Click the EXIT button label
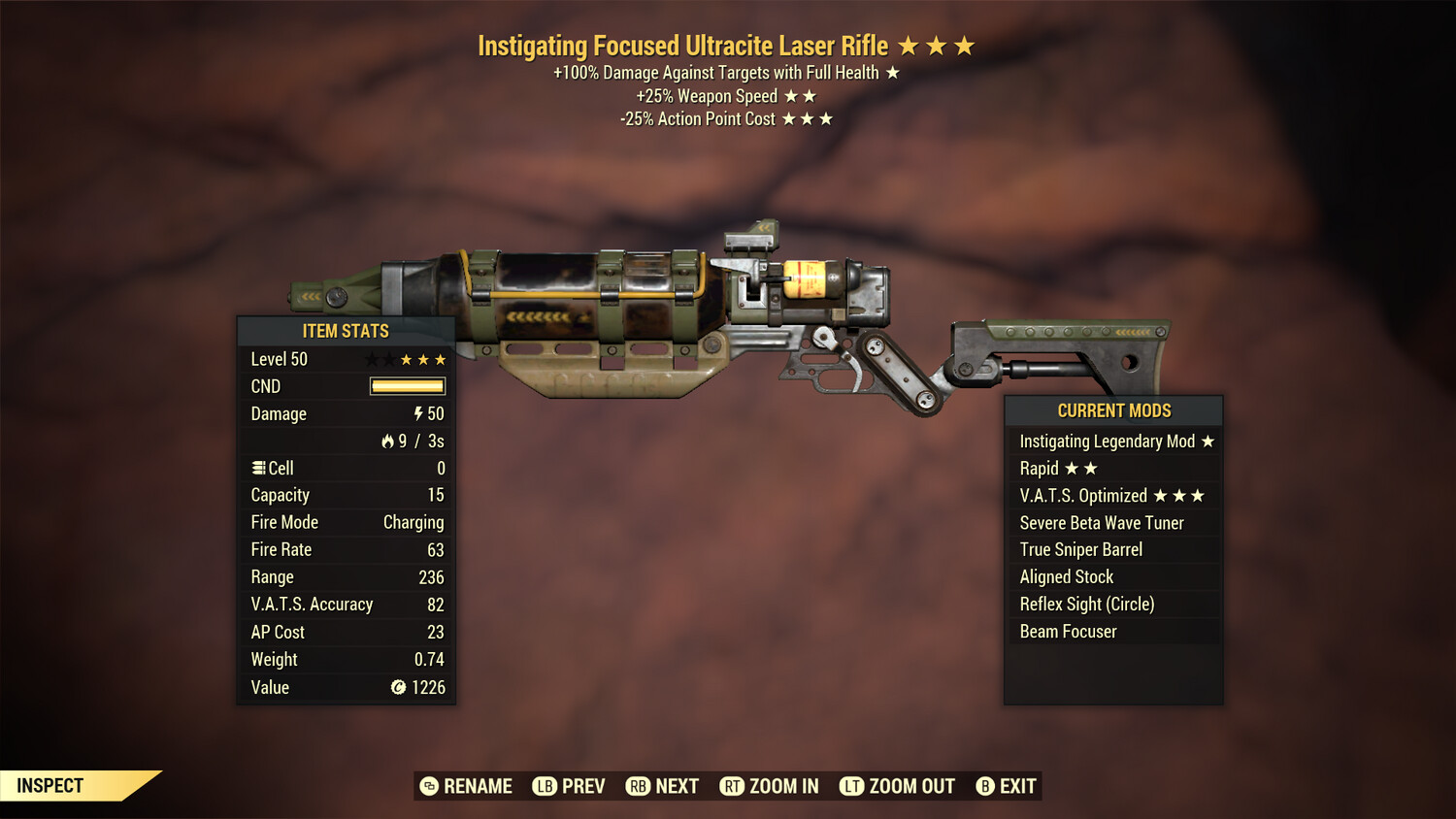This screenshot has height=819, width=1456. coord(1015,786)
